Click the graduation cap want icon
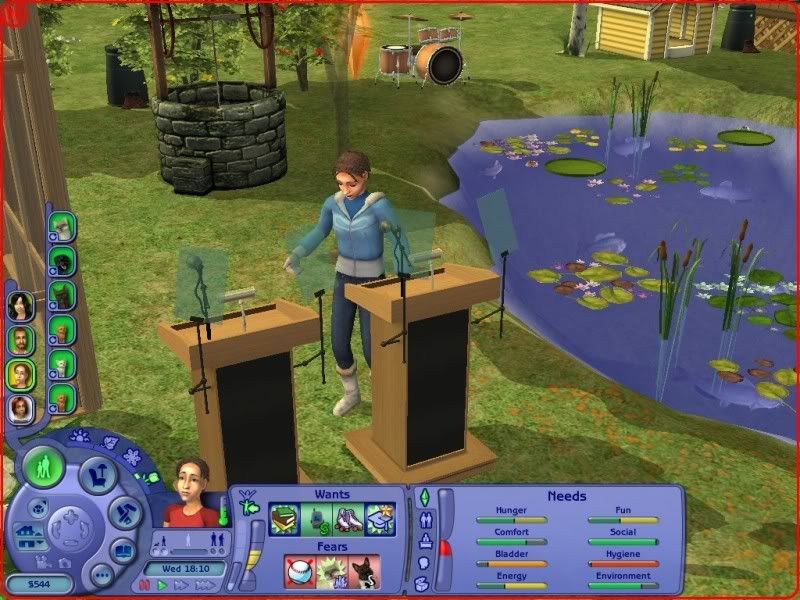Screen dimensions: 800x600 [x=379, y=519]
